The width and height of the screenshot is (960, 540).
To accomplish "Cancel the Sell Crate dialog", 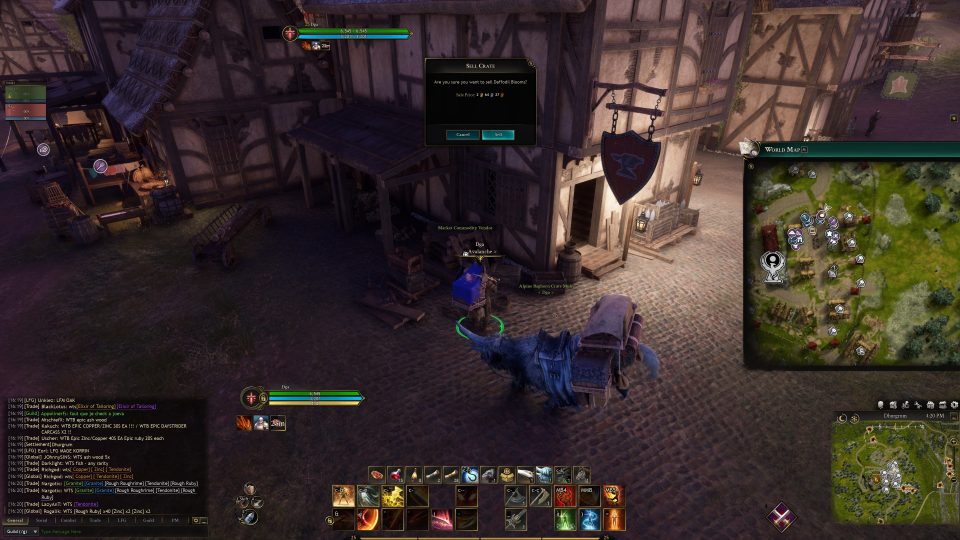I will click(x=463, y=134).
